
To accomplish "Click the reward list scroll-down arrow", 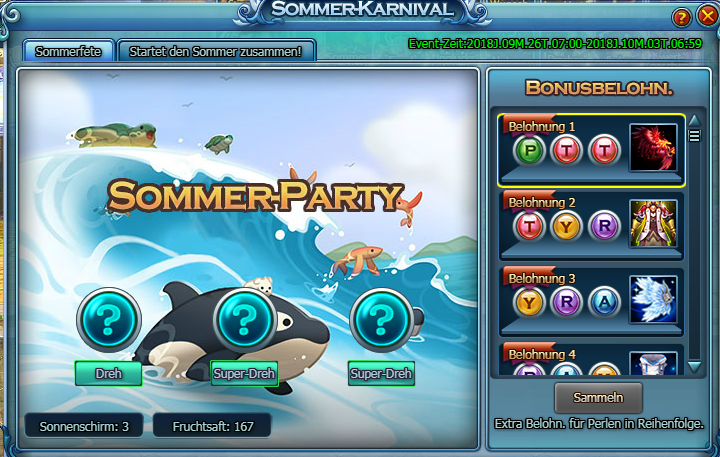I will (695, 367).
